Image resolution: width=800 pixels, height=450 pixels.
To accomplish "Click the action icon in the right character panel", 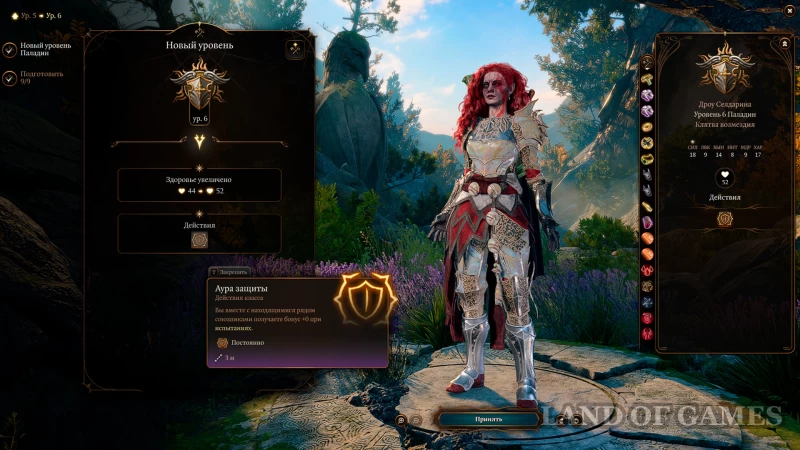I will pos(725,218).
